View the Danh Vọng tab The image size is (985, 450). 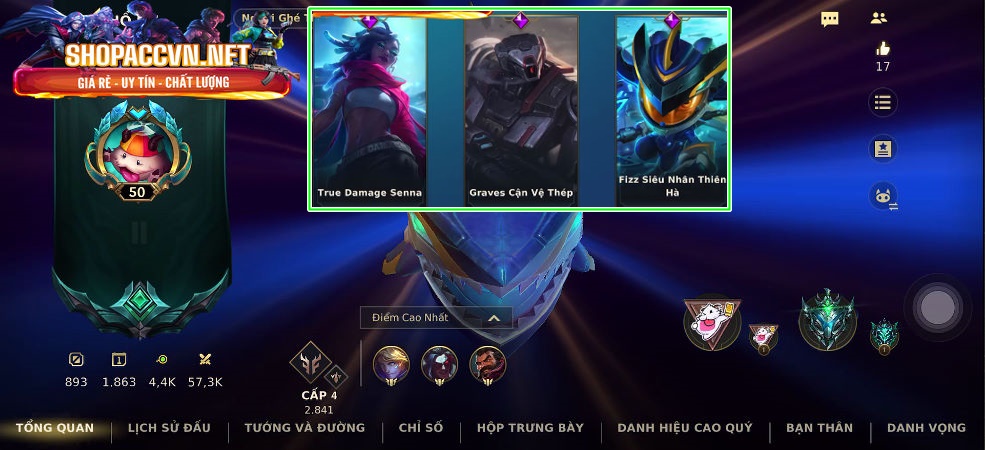click(x=926, y=428)
